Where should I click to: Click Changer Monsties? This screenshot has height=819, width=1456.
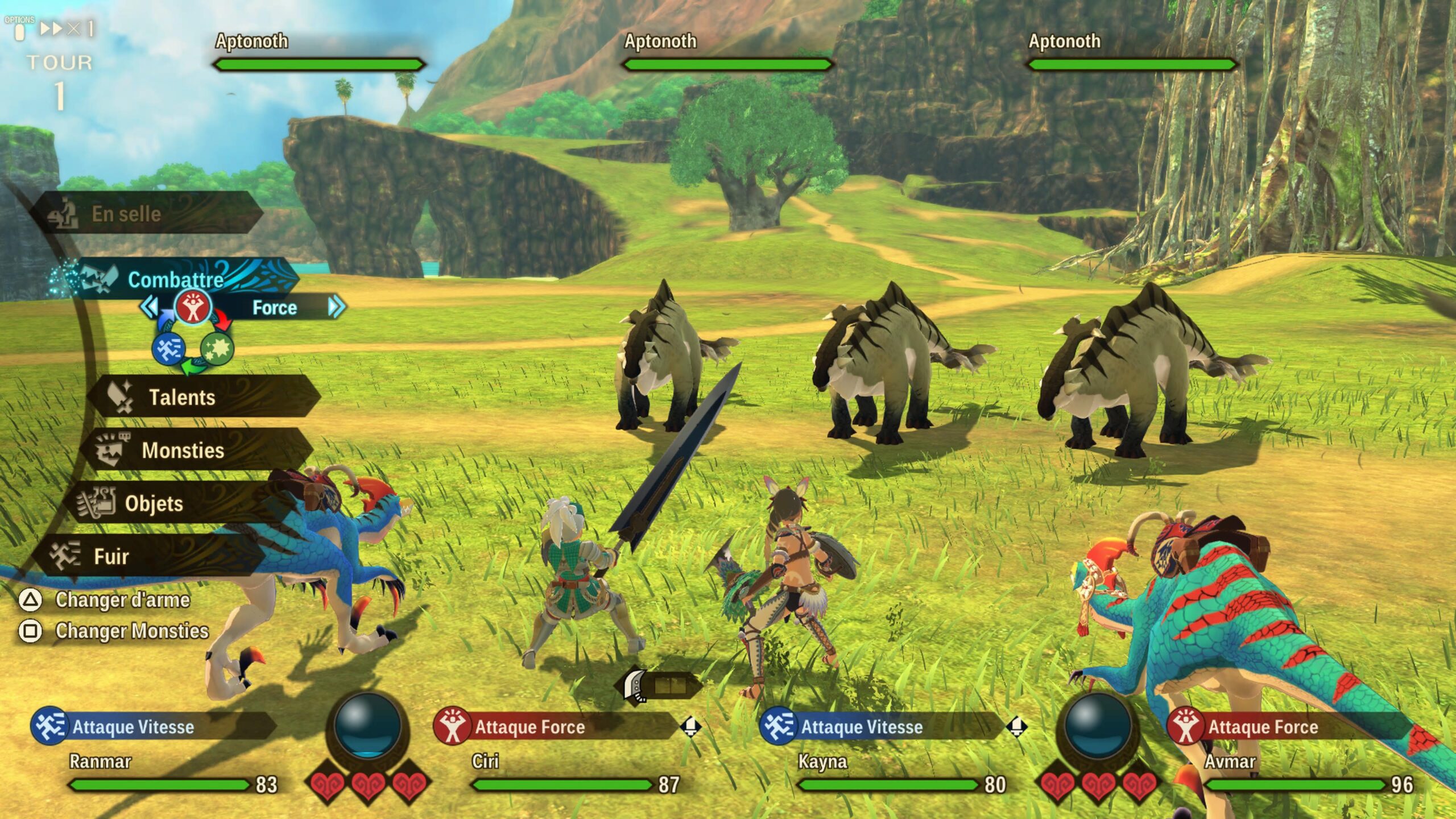(x=130, y=631)
